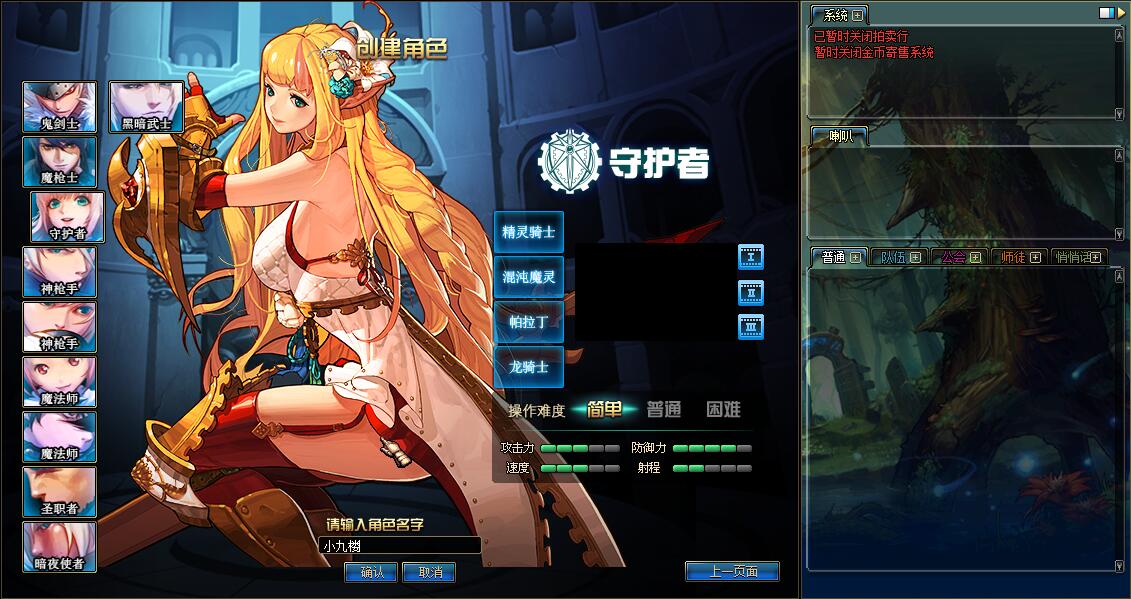Cancel with the 取消 button
Image resolution: width=1131 pixels, height=599 pixels.
tap(429, 572)
